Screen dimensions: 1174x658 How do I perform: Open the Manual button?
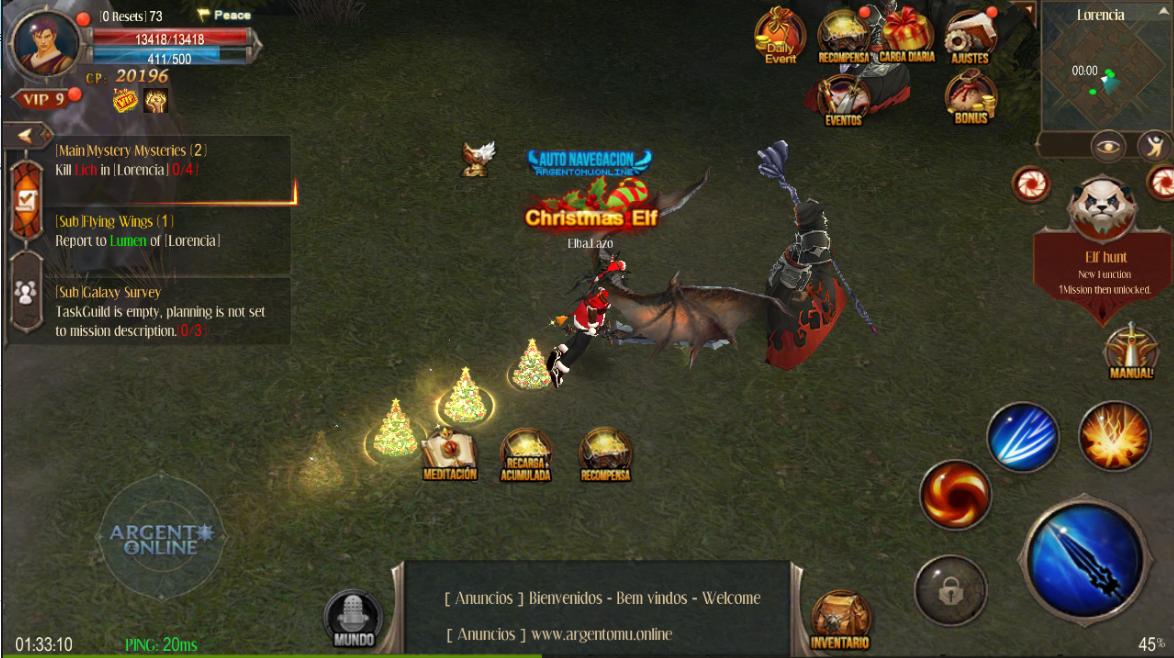coord(1131,351)
